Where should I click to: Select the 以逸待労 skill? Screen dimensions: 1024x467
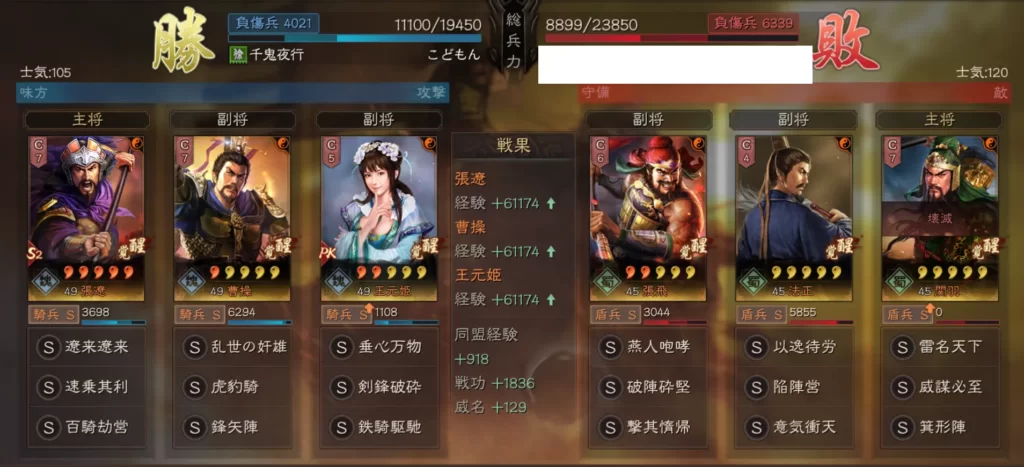(x=794, y=347)
